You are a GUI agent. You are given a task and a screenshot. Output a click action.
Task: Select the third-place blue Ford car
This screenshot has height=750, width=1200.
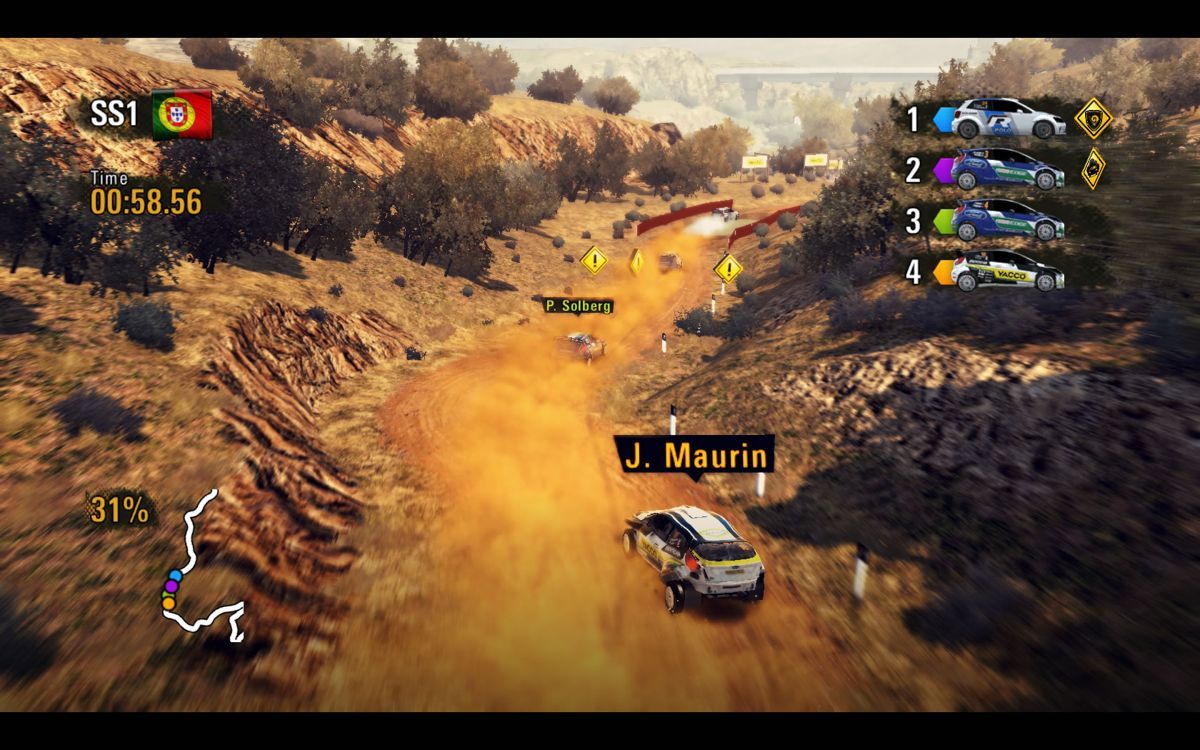[x=1008, y=221]
